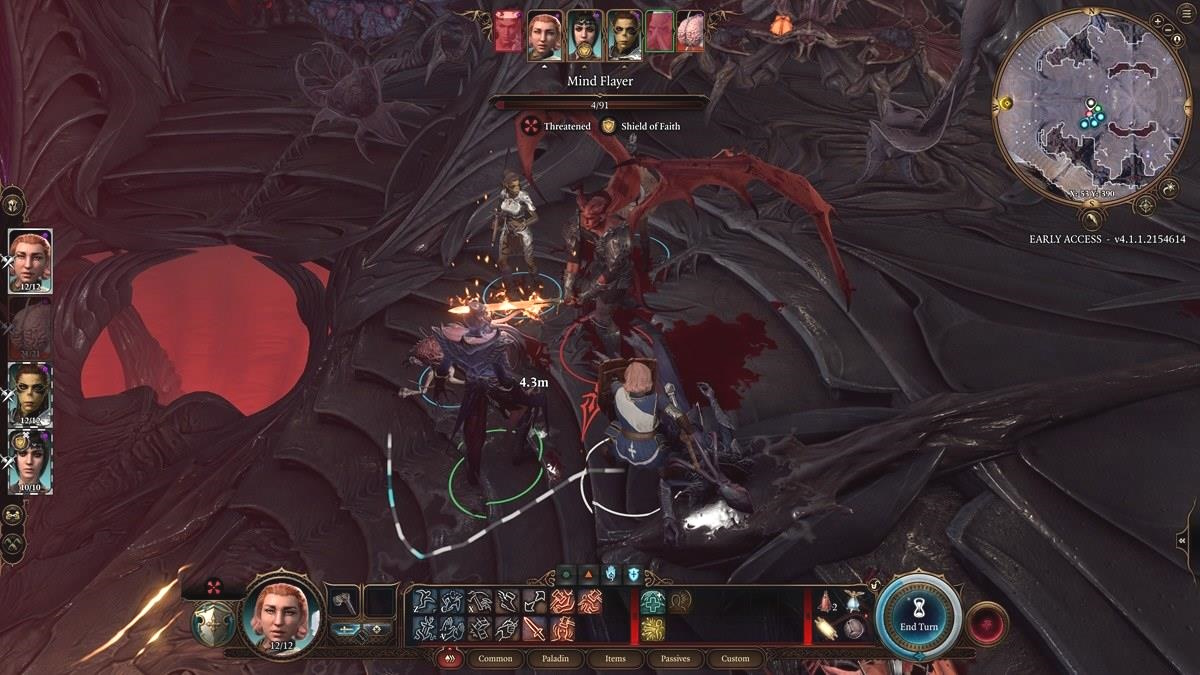Click the brain creature in turn order
1200x675 pixels.
[x=689, y=33]
